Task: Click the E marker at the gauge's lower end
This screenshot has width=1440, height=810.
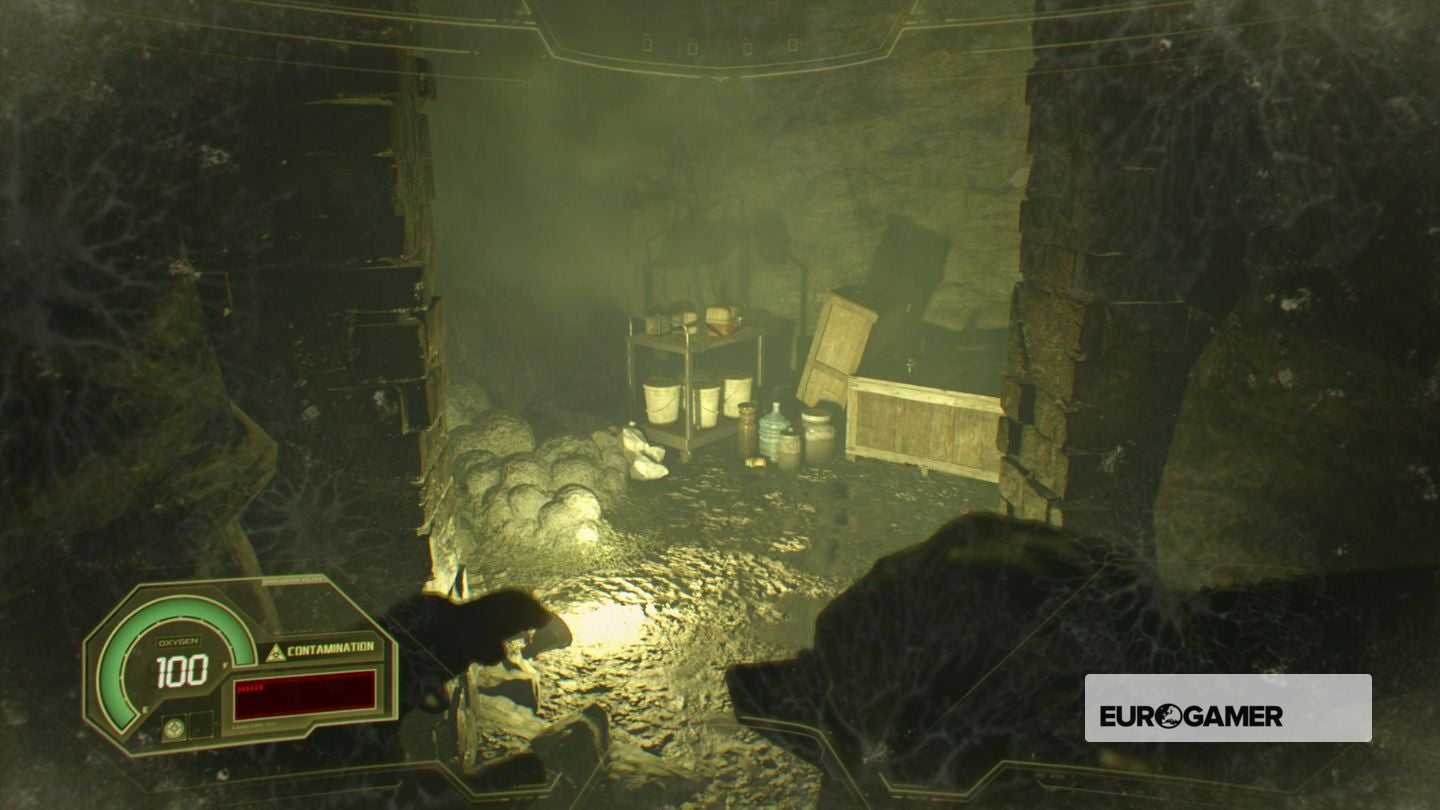Action: (x=143, y=708)
